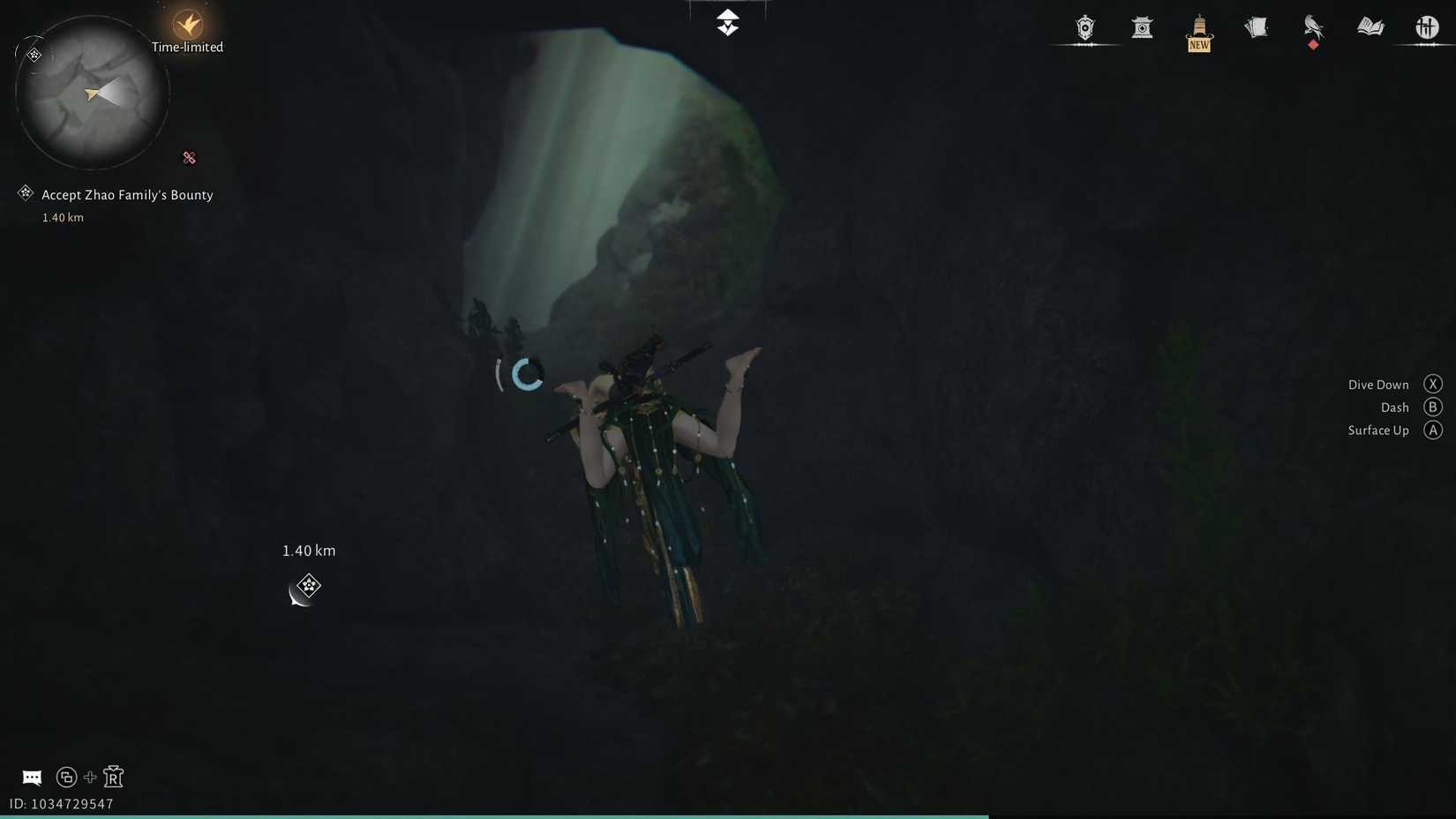Select the Accept Zhao Family's Bounty quest
Viewport: 1456px width, 819px height.
coord(126,194)
